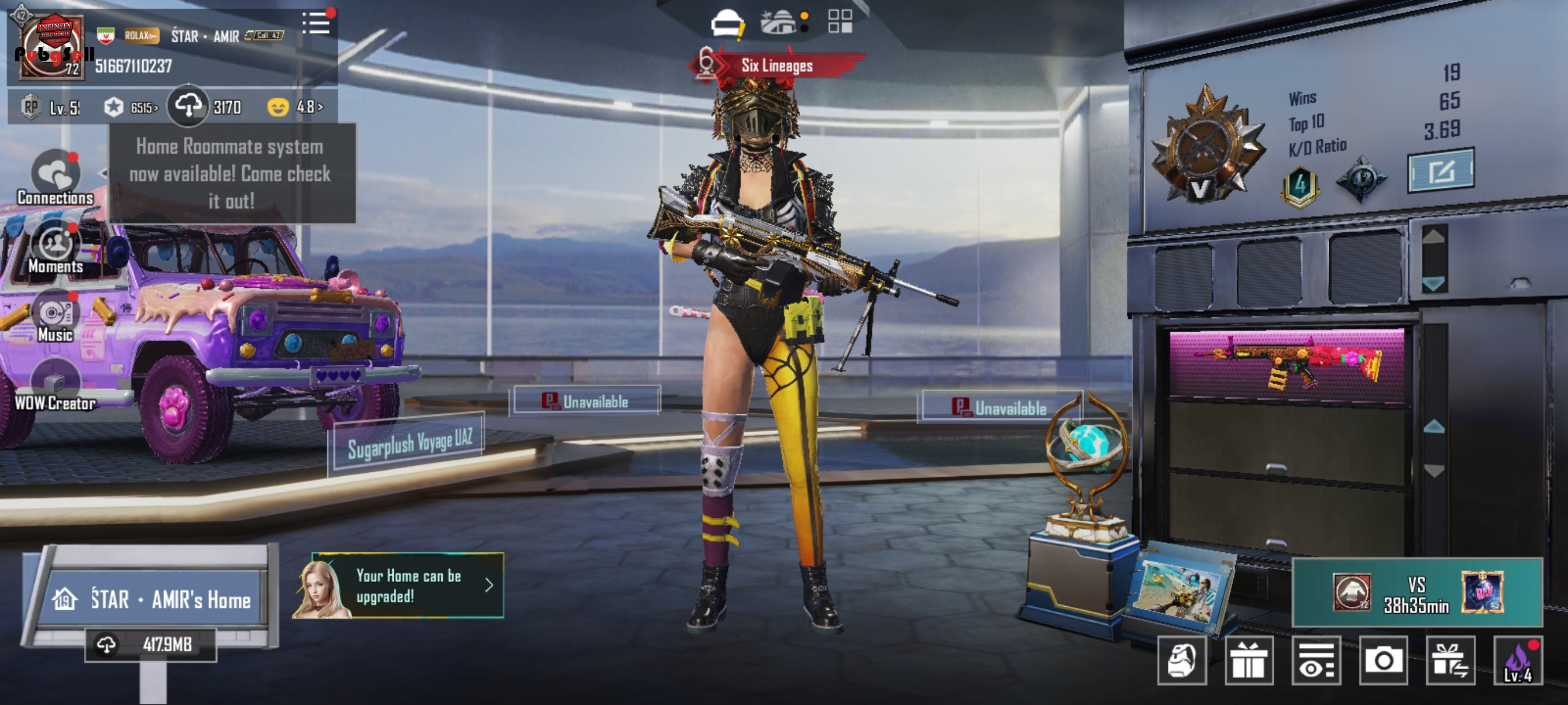
Task: Edit the stats display panel
Action: coord(1440,171)
